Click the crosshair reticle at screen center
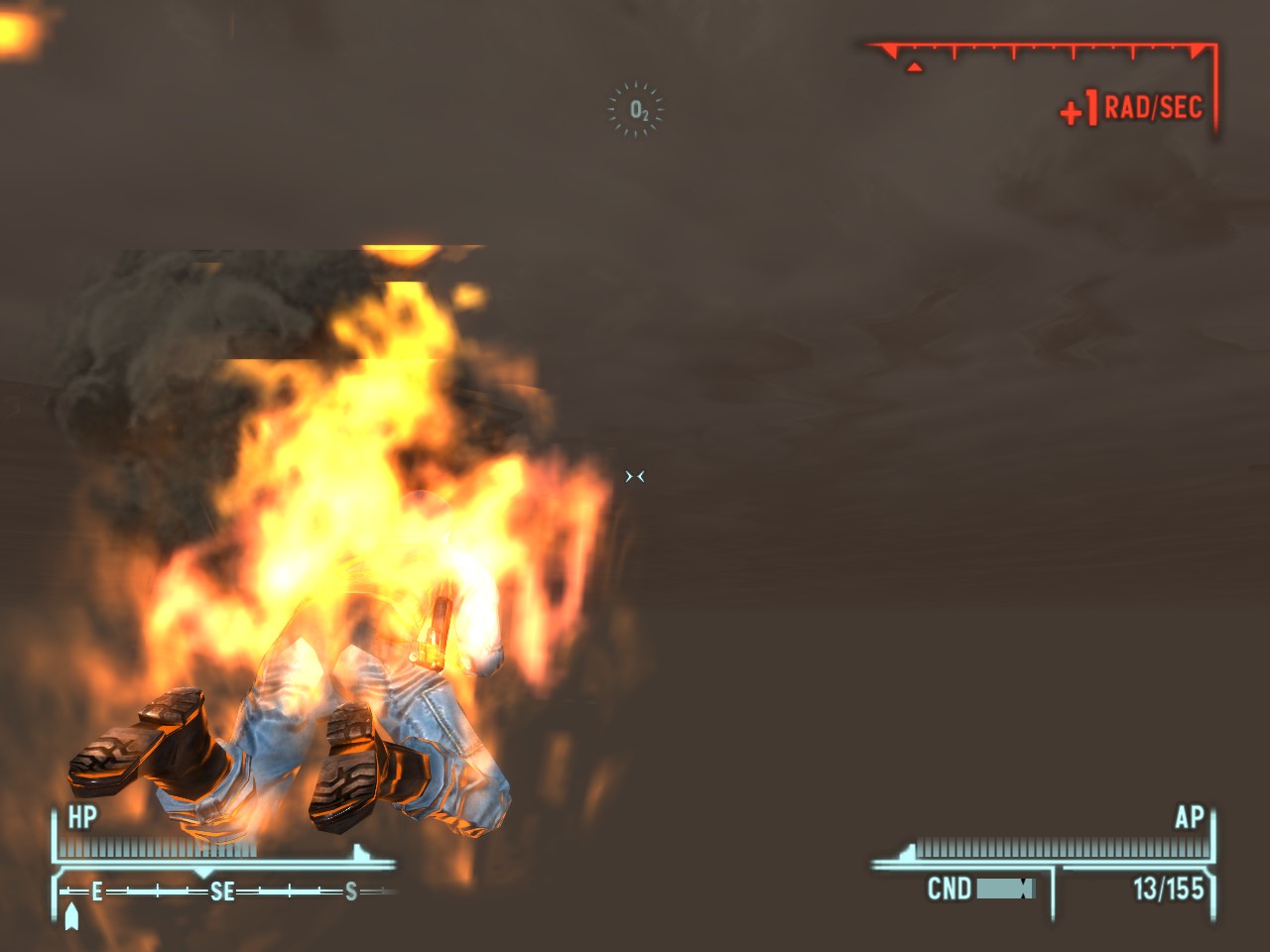The image size is (1270, 952). pyautogui.click(x=637, y=477)
